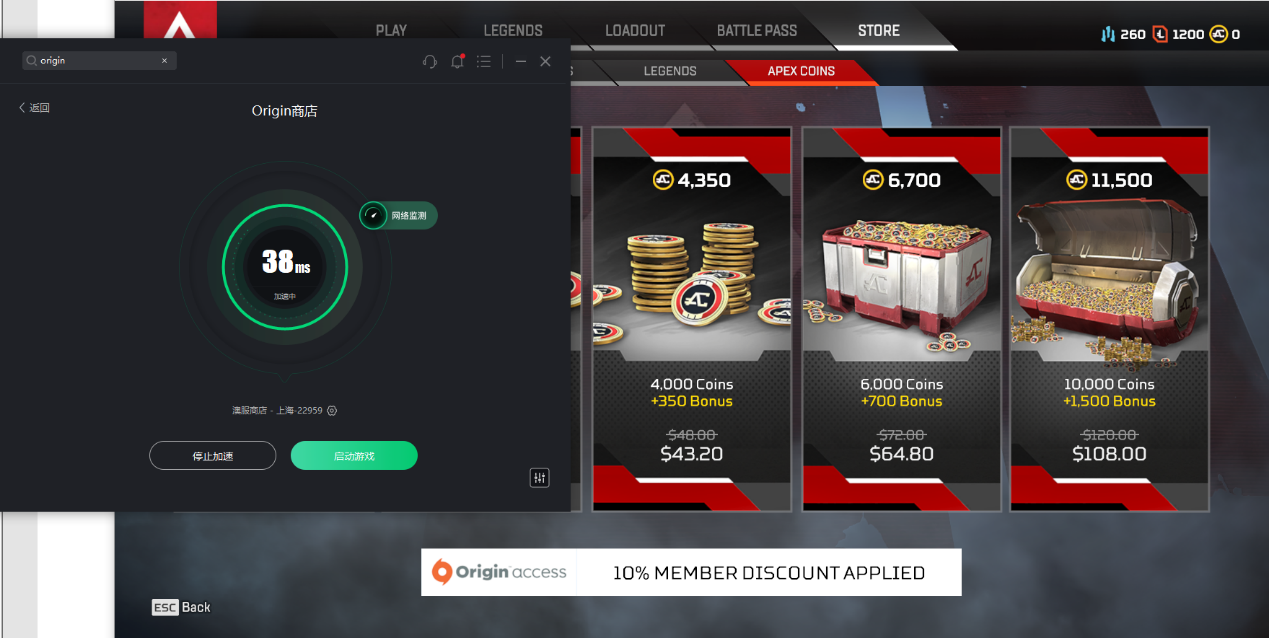
Task: Select the Store tab
Action: click(879, 30)
